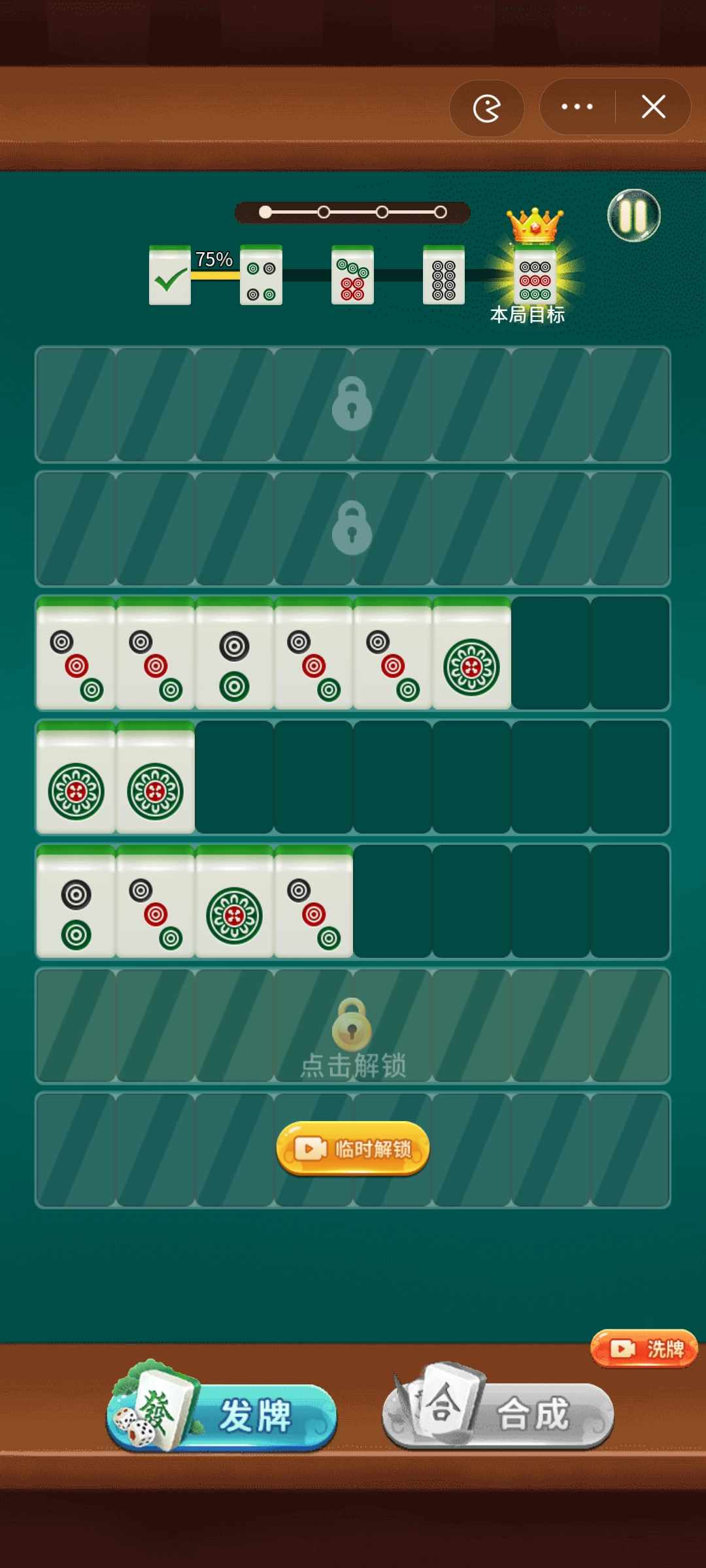
Task: Open the three-dot more options menu
Action: (x=577, y=106)
